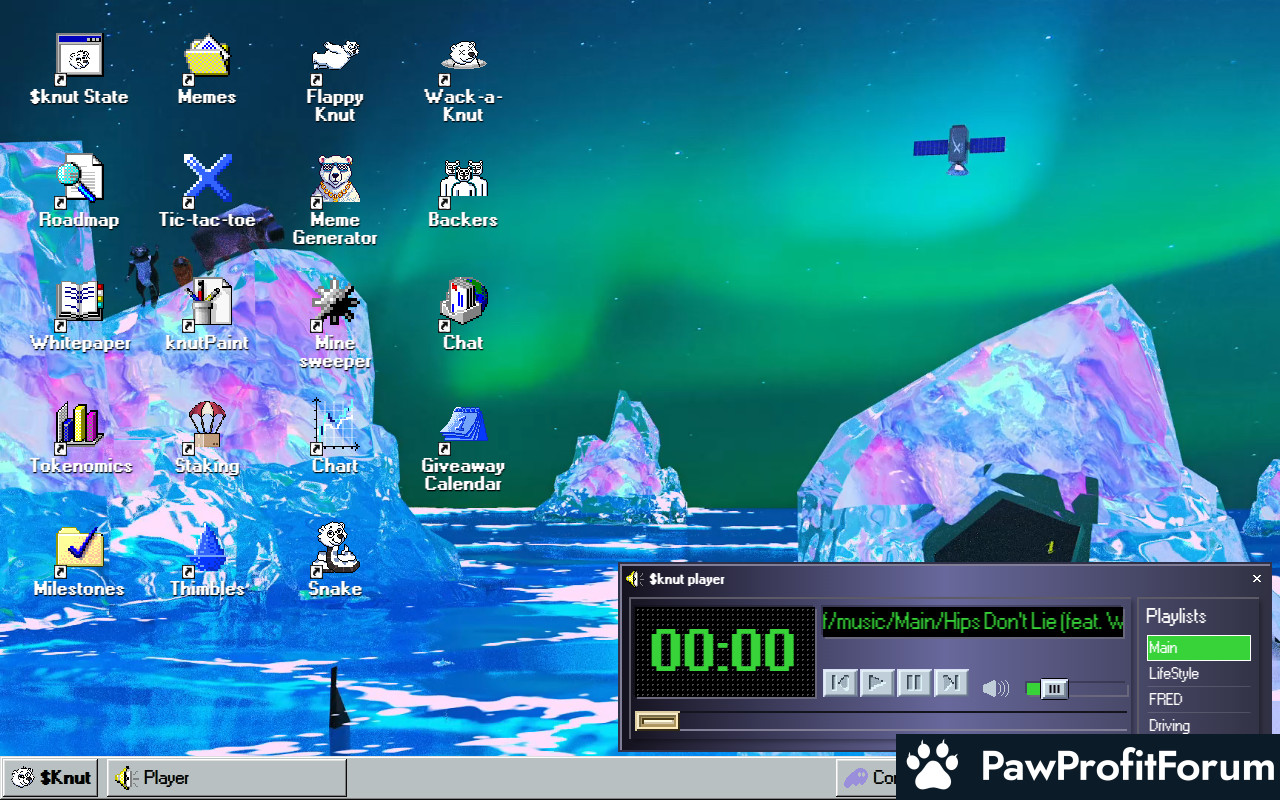Open the Roadmap shortcut
This screenshot has height=800, width=1280.
(79, 181)
